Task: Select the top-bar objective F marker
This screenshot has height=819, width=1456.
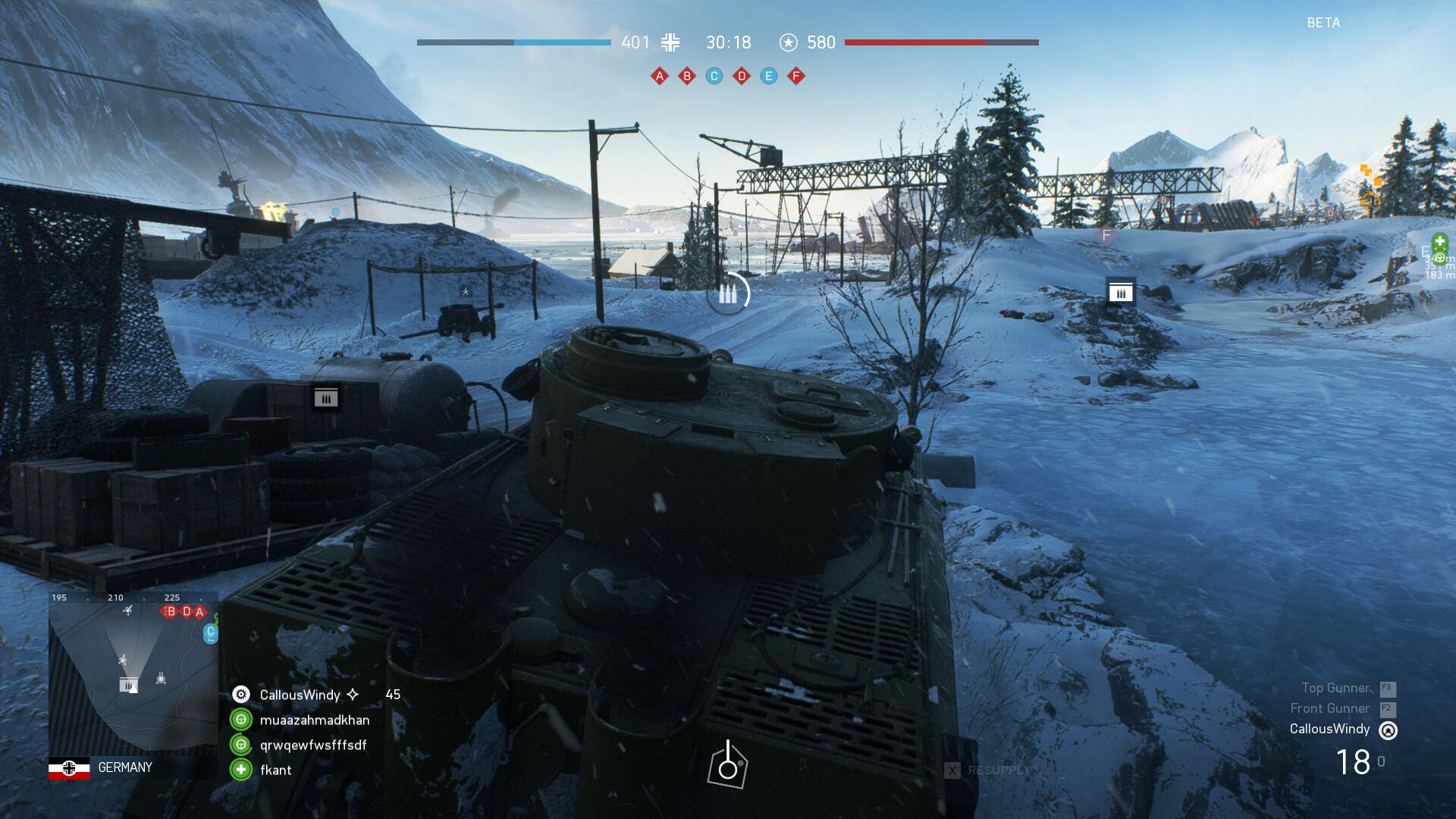Action: click(x=796, y=76)
